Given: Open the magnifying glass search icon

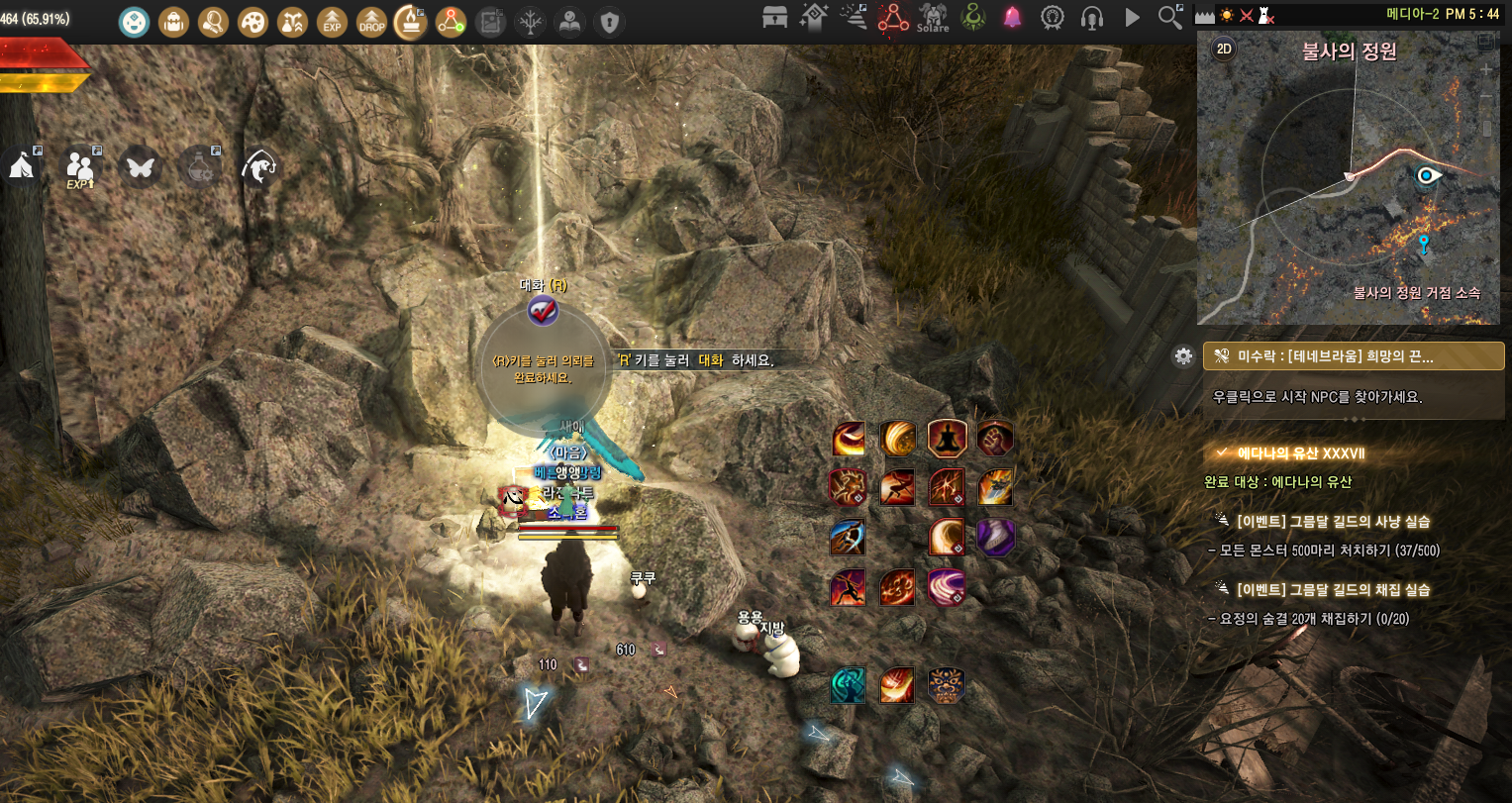Looking at the screenshot, I should pyautogui.click(x=1170, y=17).
